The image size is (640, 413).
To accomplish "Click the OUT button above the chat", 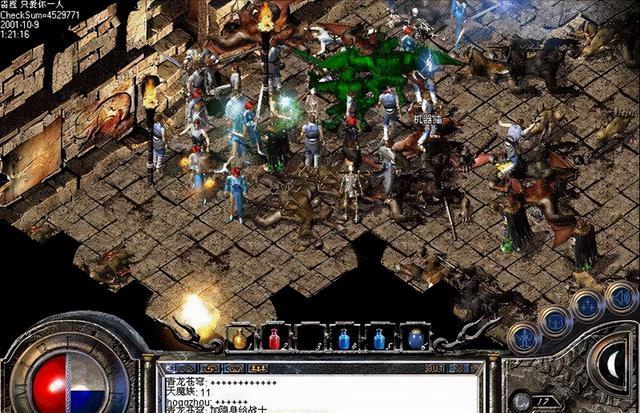I will pyautogui.click(x=435, y=368).
